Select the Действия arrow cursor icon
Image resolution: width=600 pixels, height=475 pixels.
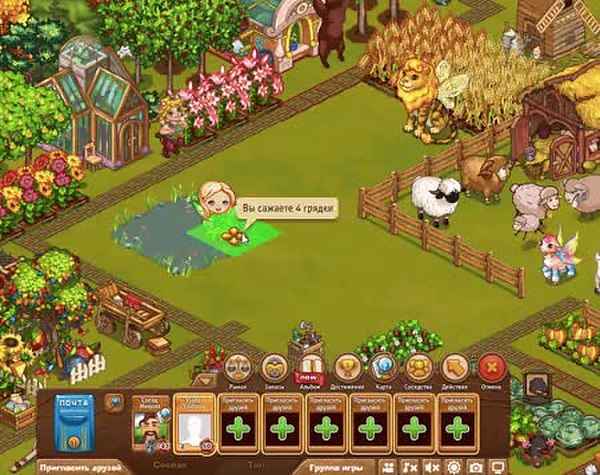(456, 368)
